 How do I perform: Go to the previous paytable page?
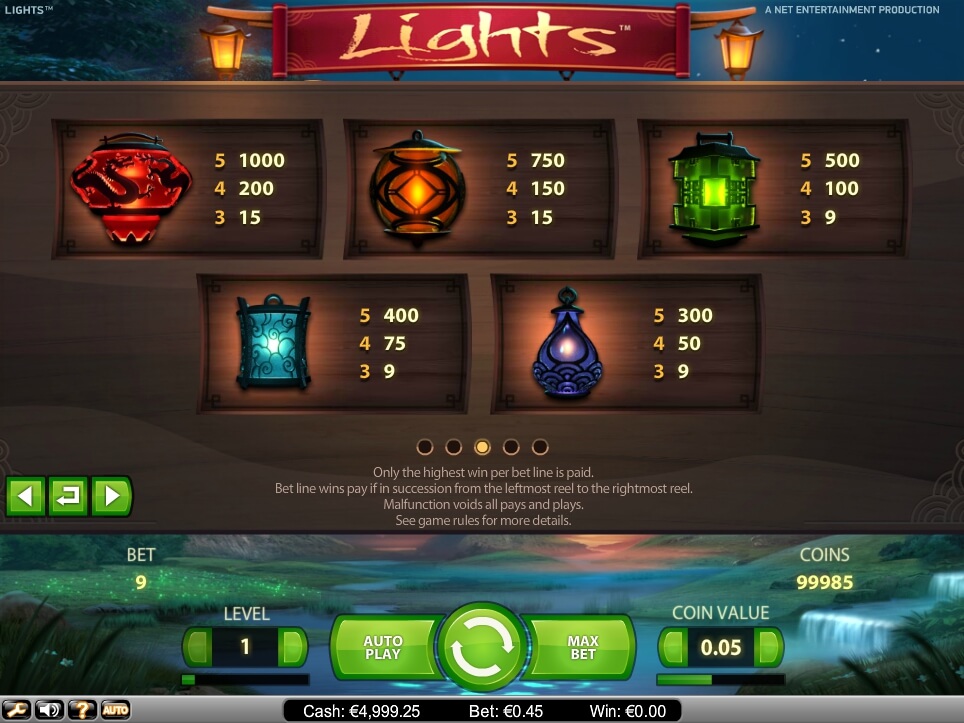(x=26, y=496)
